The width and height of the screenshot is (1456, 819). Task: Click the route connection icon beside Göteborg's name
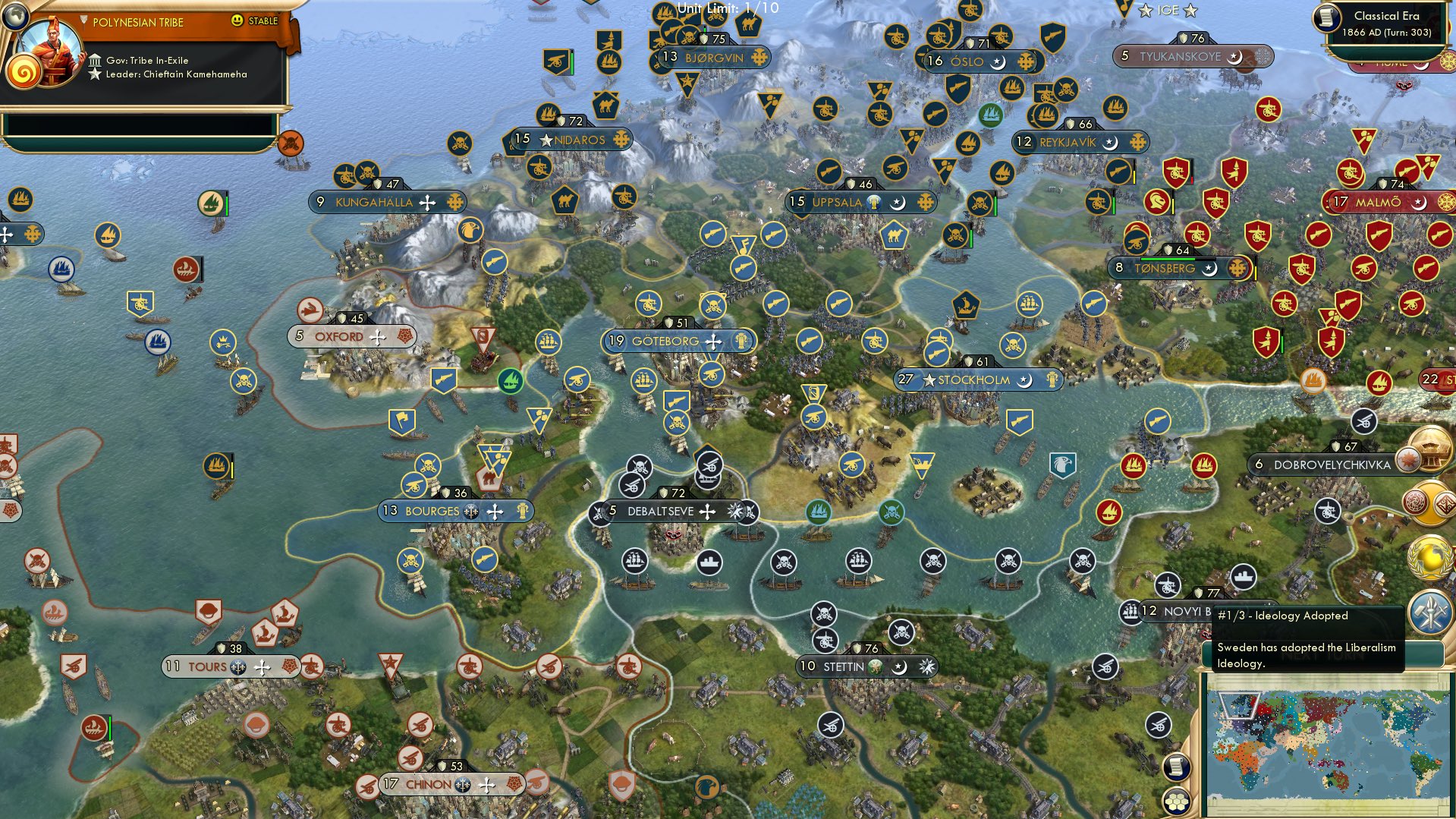pos(712,342)
